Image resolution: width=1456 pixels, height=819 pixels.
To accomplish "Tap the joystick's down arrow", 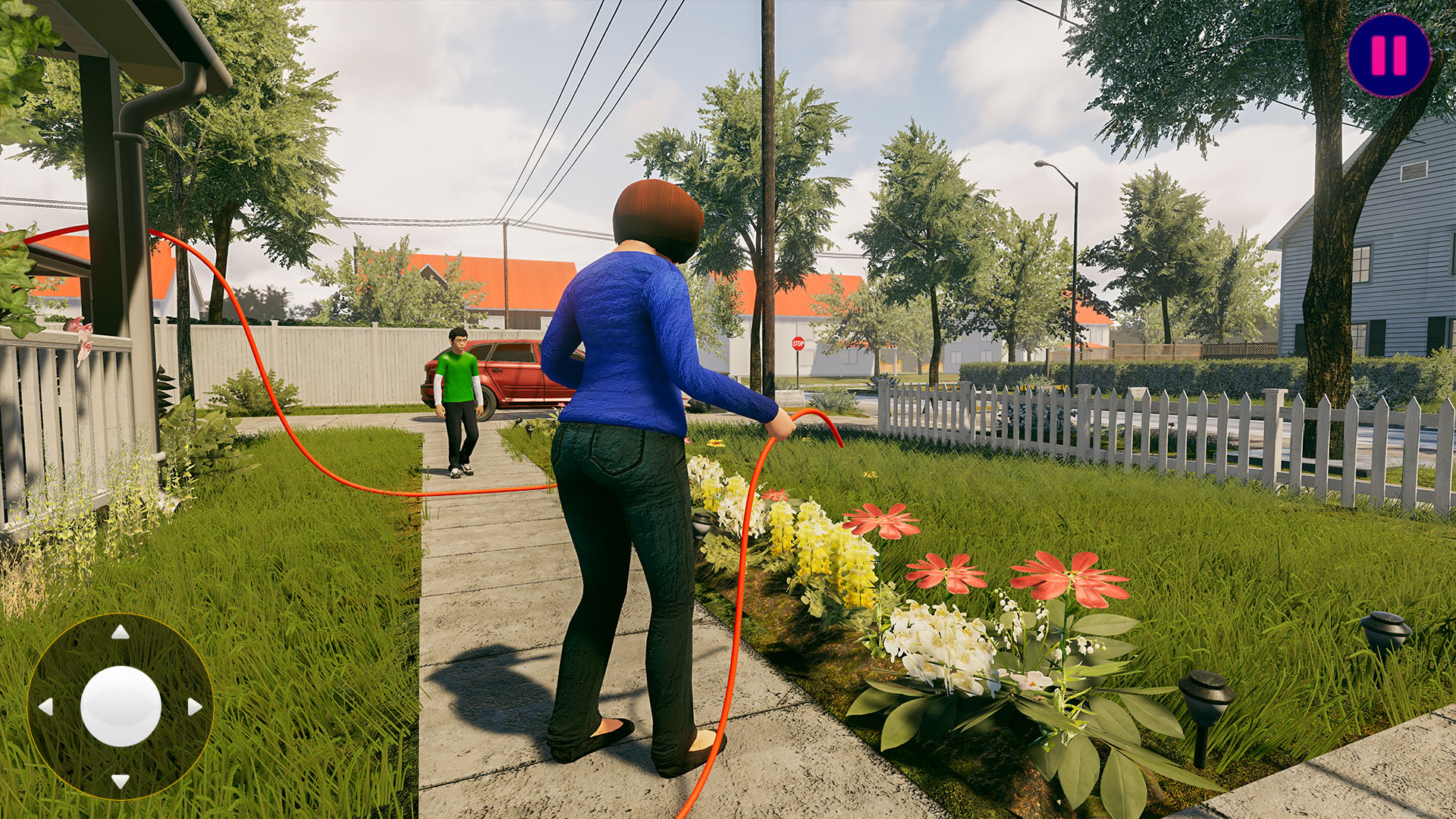I will coord(120,780).
